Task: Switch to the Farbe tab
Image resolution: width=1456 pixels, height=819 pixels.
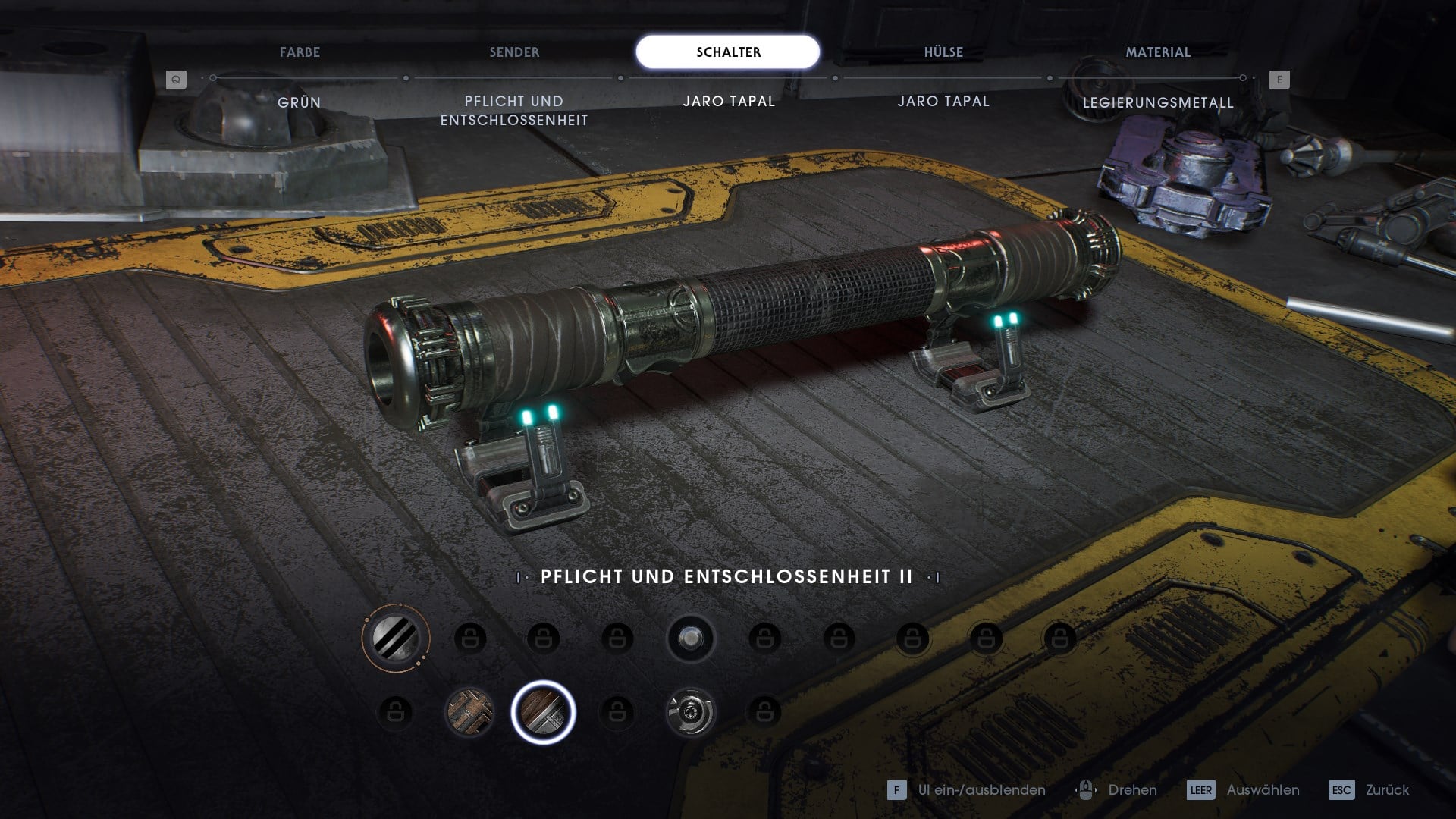Action: click(300, 52)
